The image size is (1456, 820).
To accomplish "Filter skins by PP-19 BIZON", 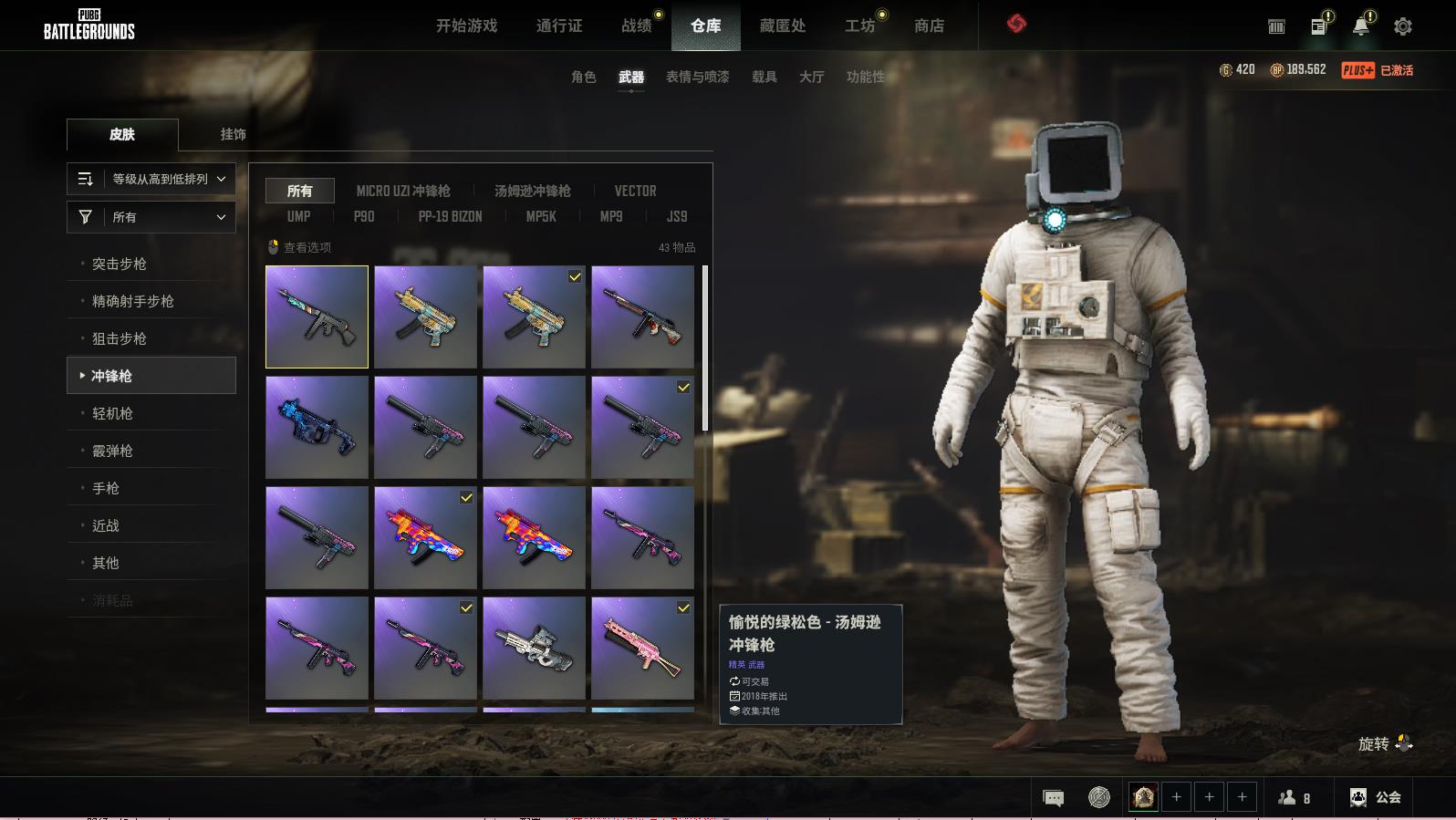I will 450,216.
